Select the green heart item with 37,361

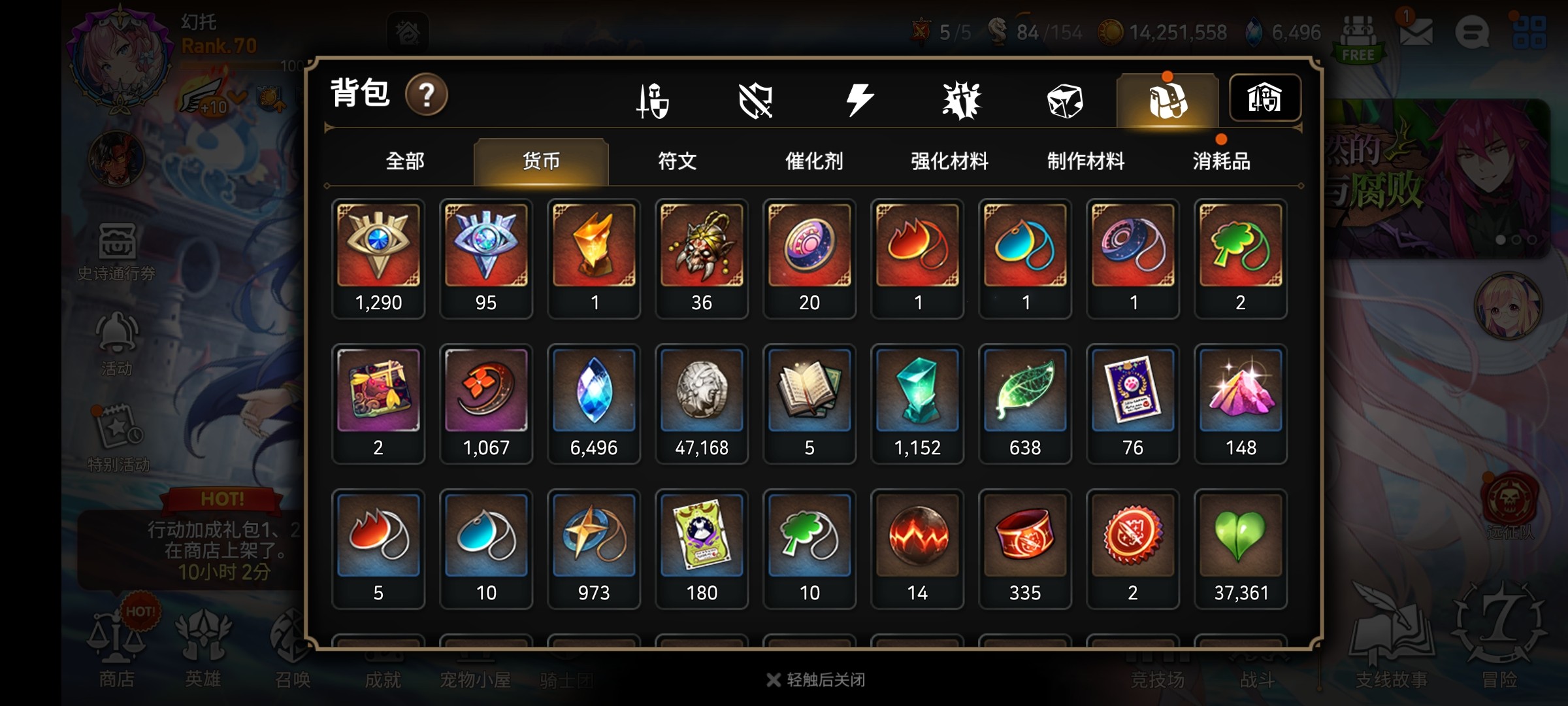[1240, 548]
